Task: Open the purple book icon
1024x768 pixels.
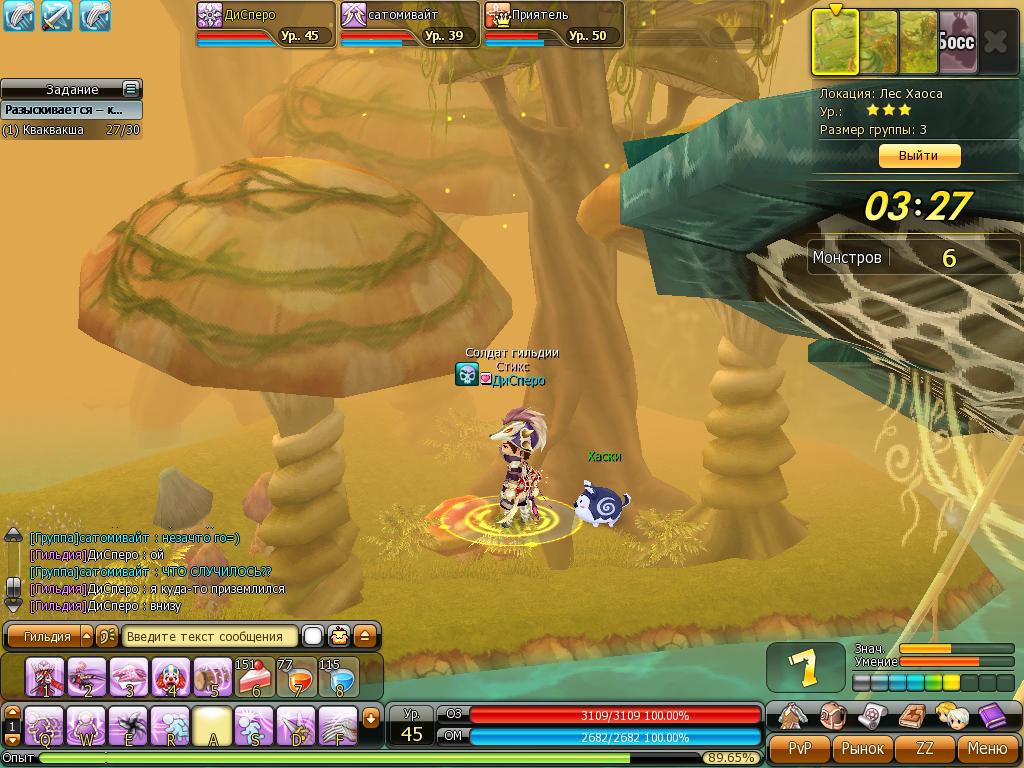Action: click(992, 715)
